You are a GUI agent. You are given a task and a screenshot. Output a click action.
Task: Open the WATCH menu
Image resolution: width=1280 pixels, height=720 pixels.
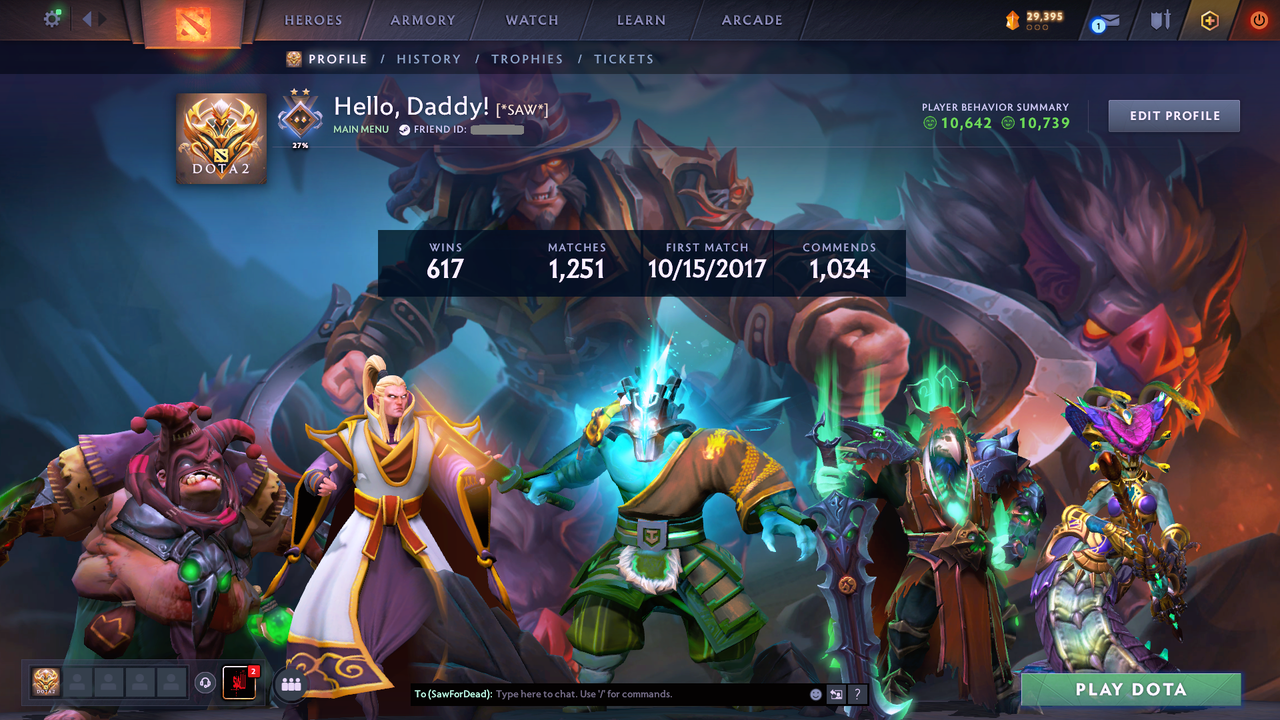click(x=531, y=20)
